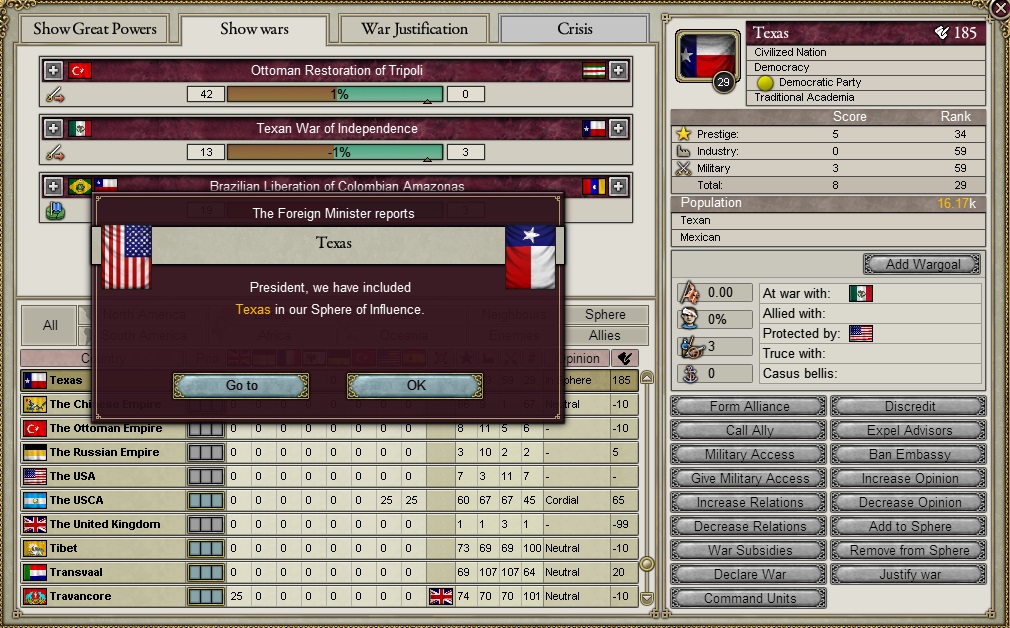
Task: Filter countries by Allies
Action: (x=604, y=336)
